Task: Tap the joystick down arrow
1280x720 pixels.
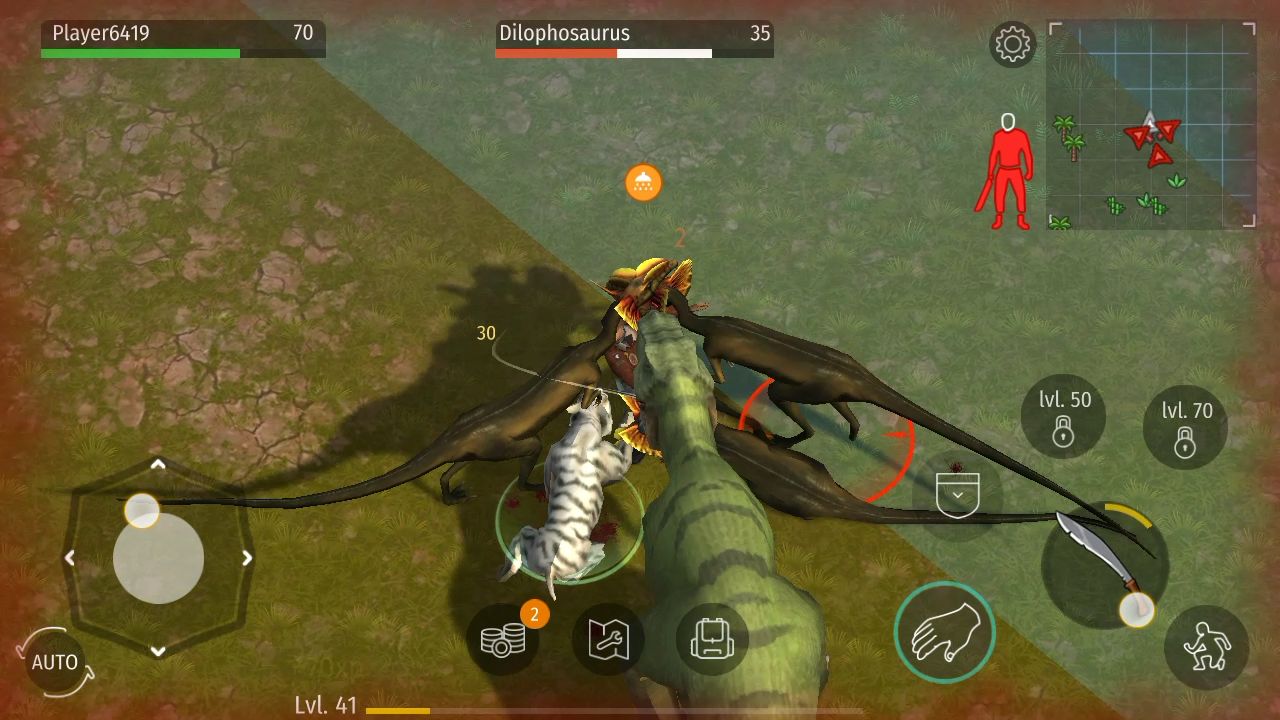Action: coord(158,651)
